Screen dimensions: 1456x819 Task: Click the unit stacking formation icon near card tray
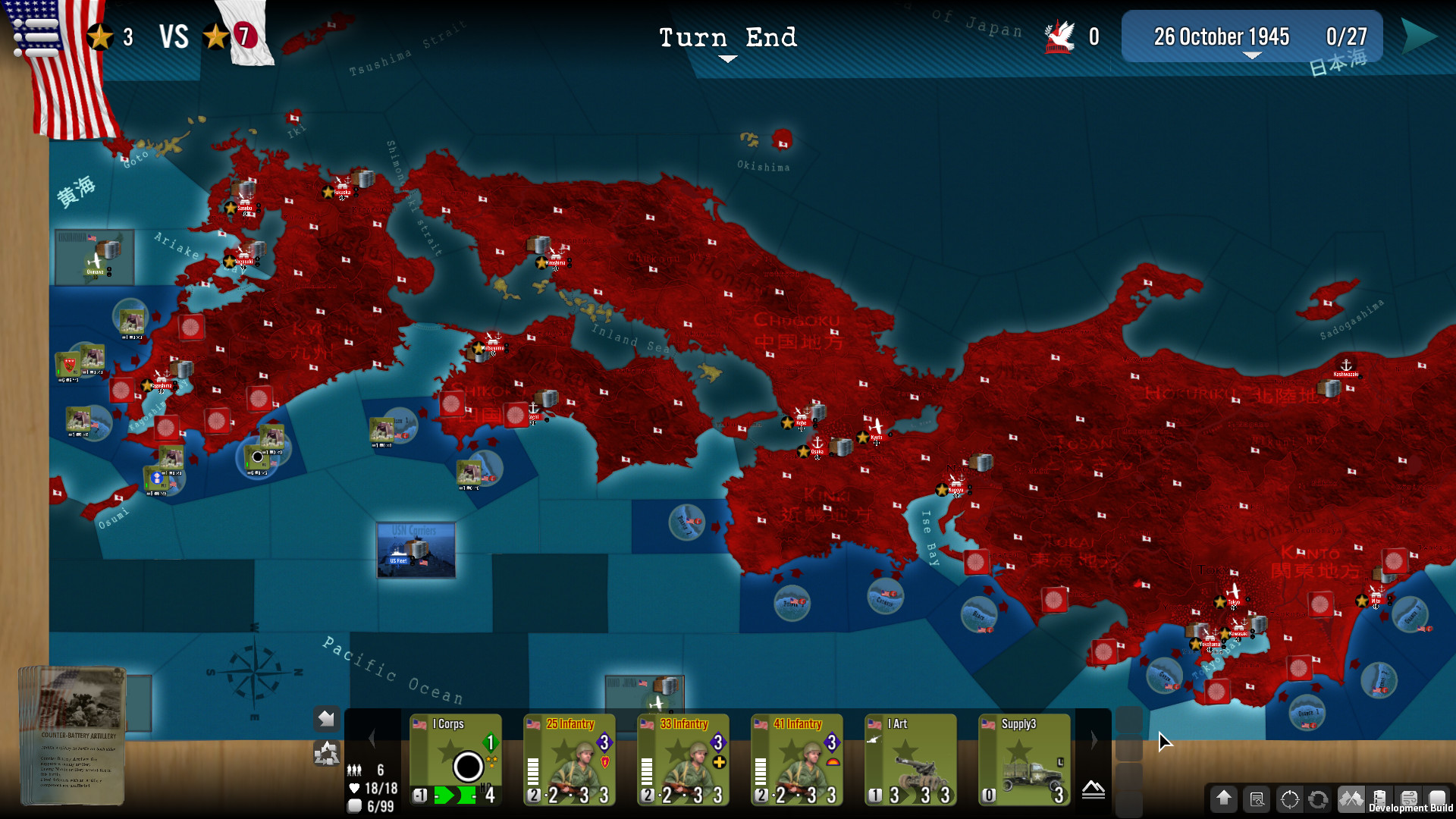coord(327,752)
